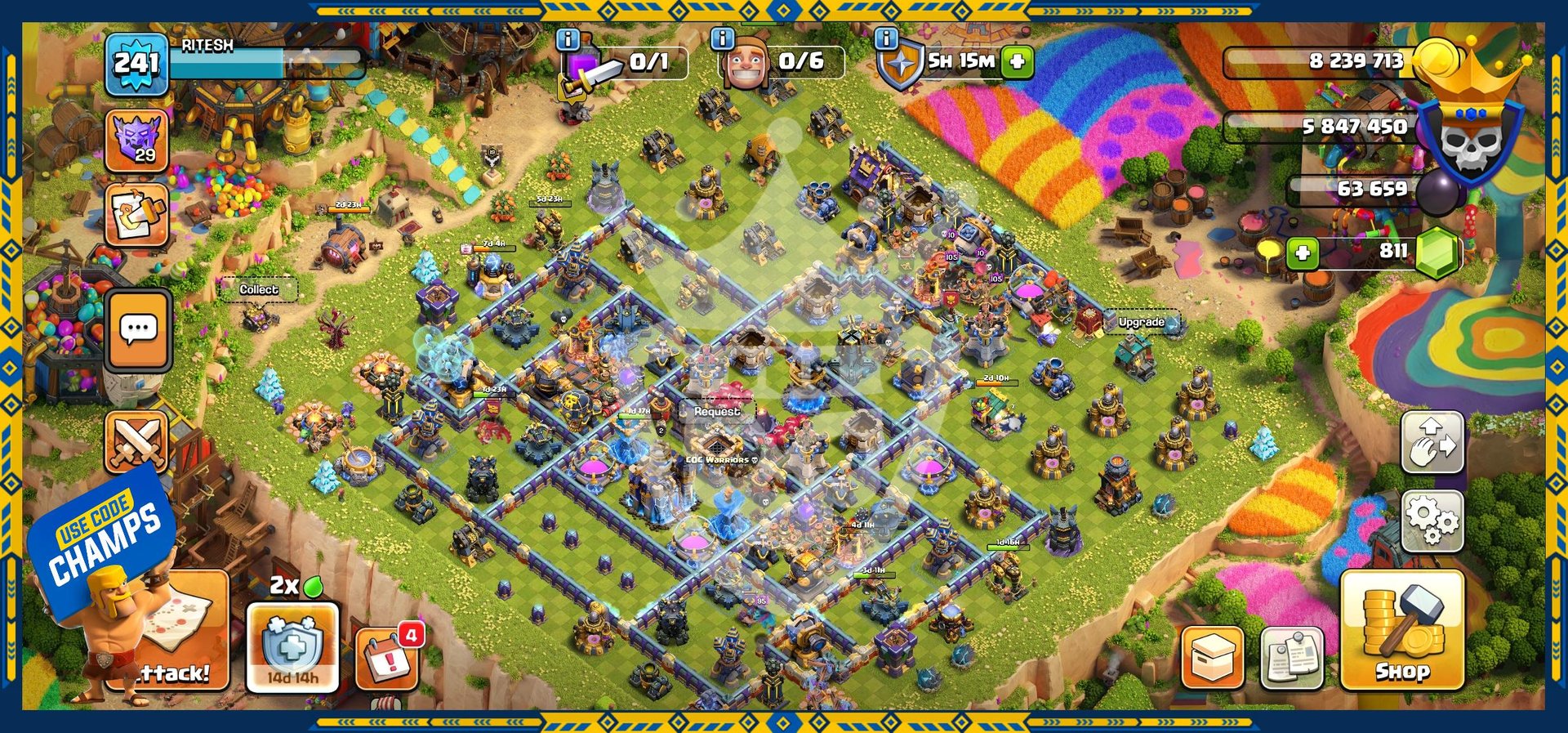
Task: Select the 2x shield boost timer
Action: click(292, 646)
